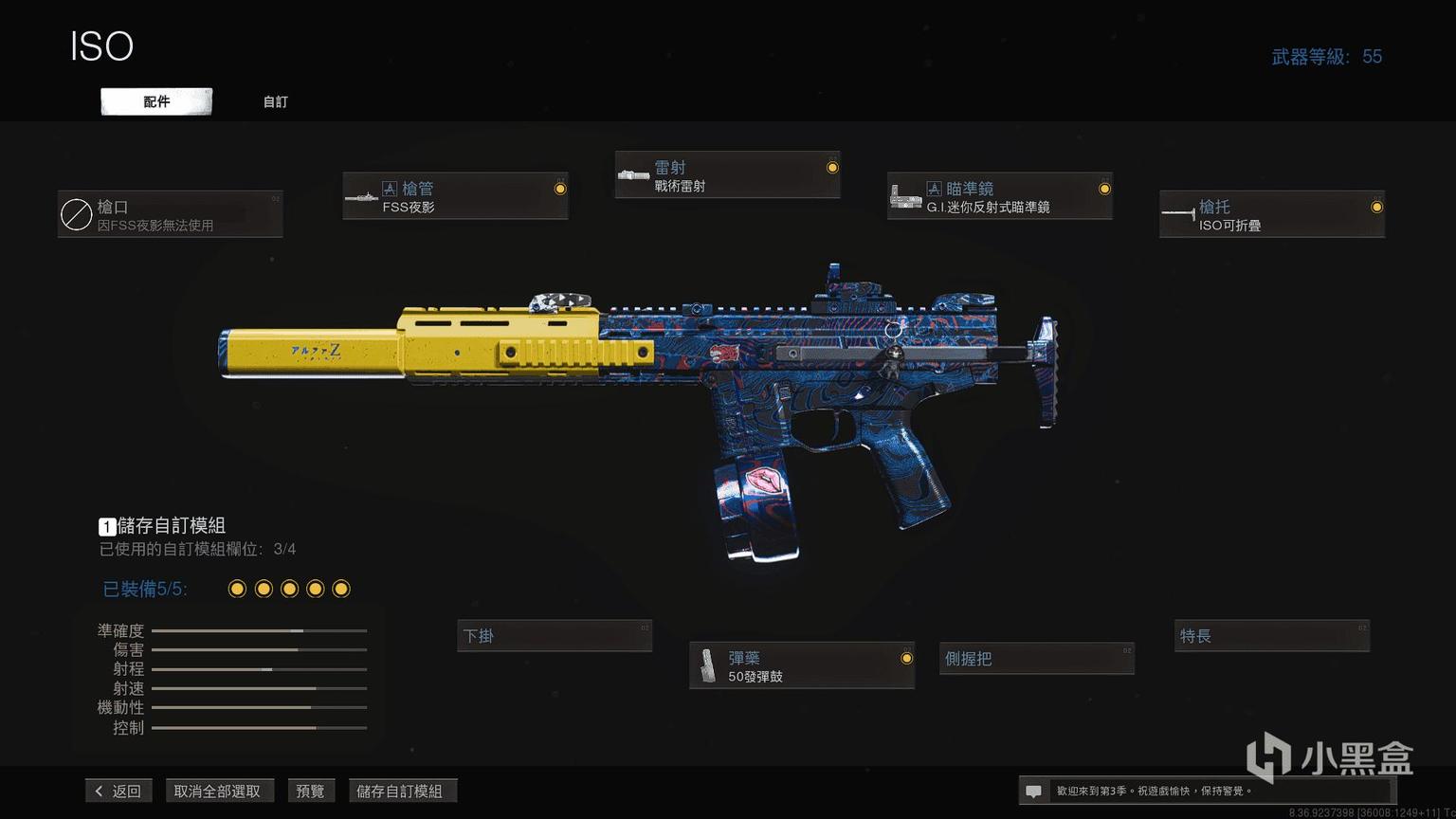This screenshot has width=1456, height=819.
Task: Choose the 特長 perk slot
Action: click(x=1271, y=636)
